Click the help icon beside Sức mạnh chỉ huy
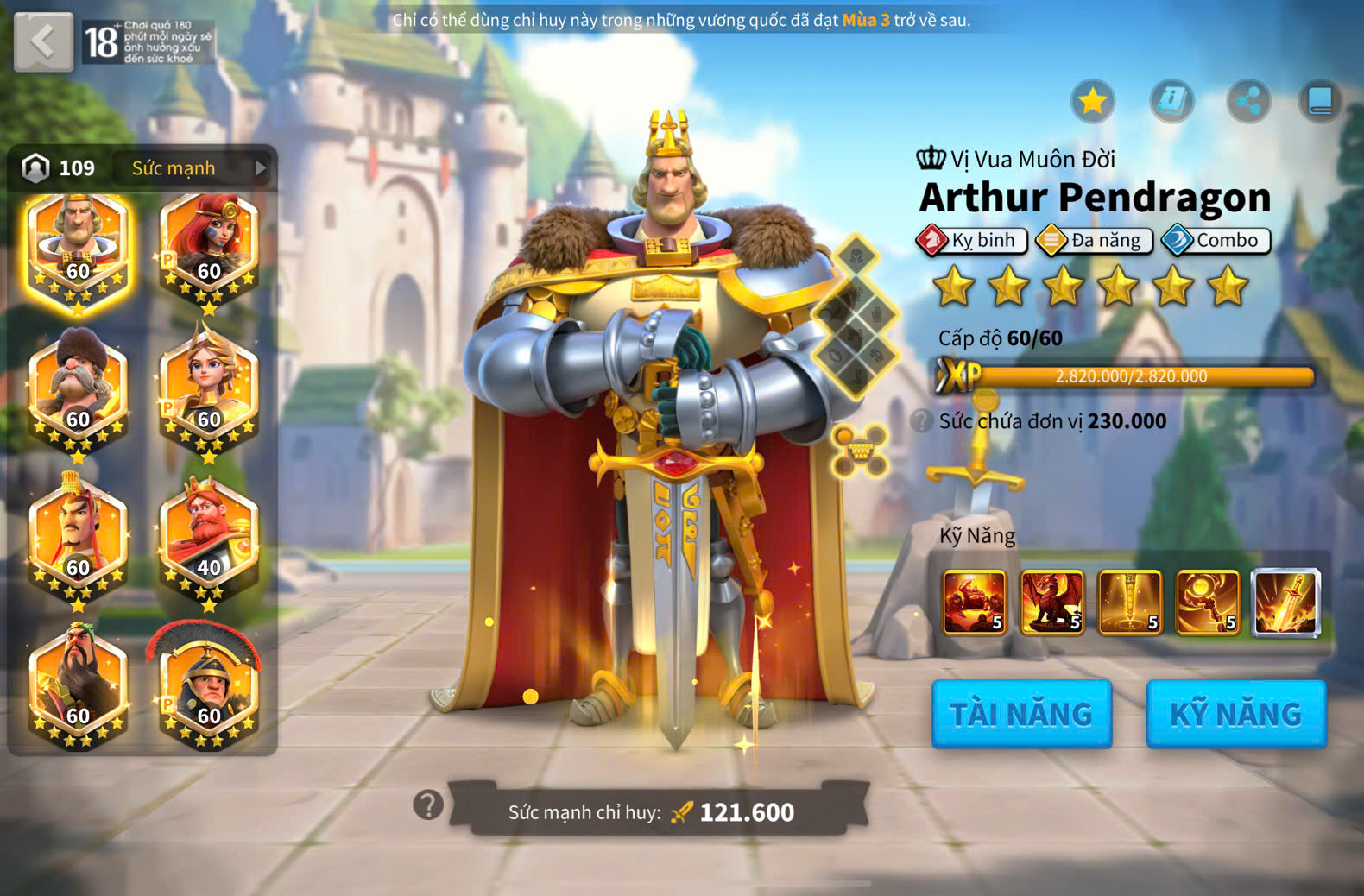Image resolution: width=1364 pixels, height=896 pixels. [x=428, y=805]
